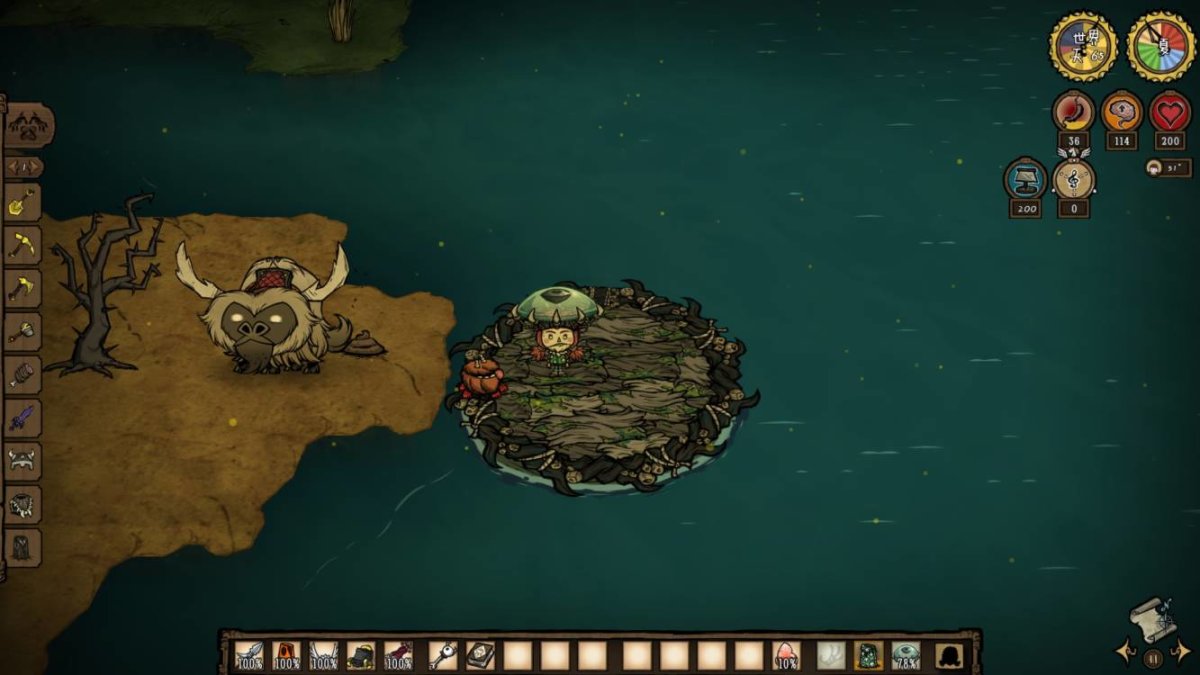Select the book item in inventory

pos(480,655)
